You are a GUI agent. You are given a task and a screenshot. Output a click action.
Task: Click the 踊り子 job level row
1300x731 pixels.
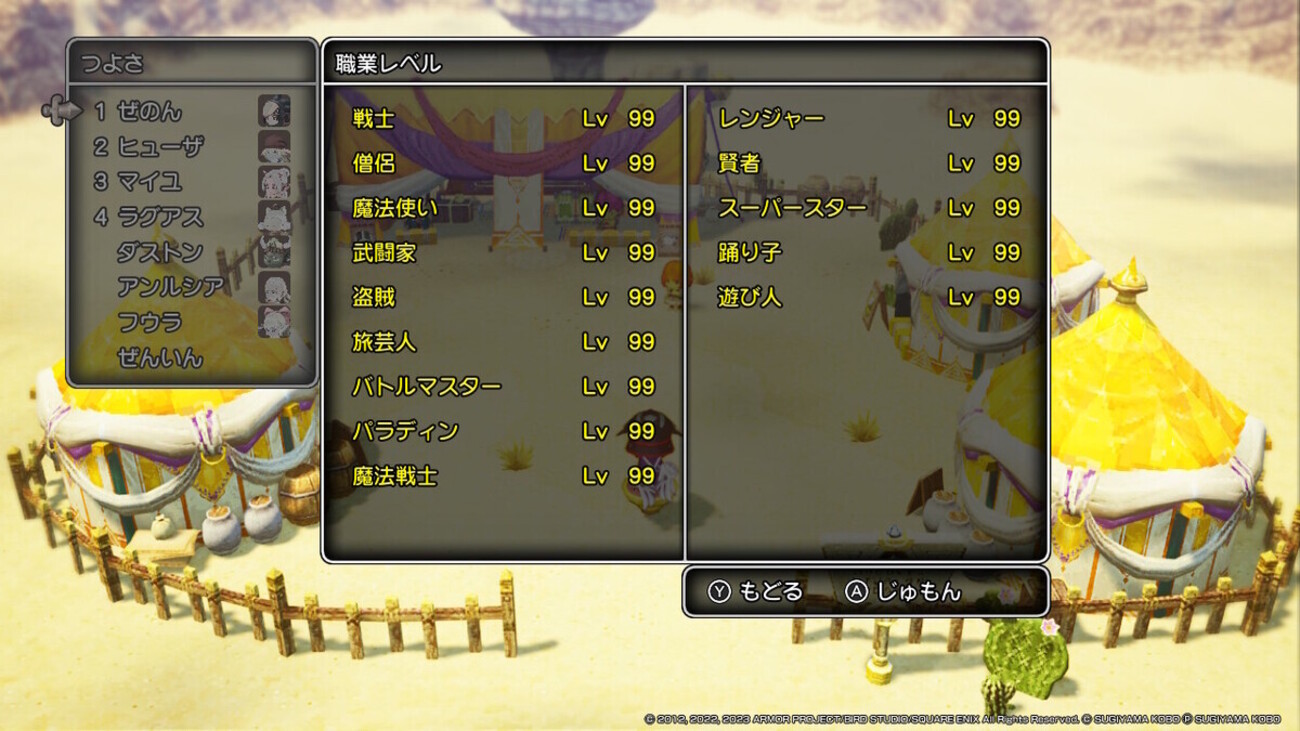coord(868,253)
